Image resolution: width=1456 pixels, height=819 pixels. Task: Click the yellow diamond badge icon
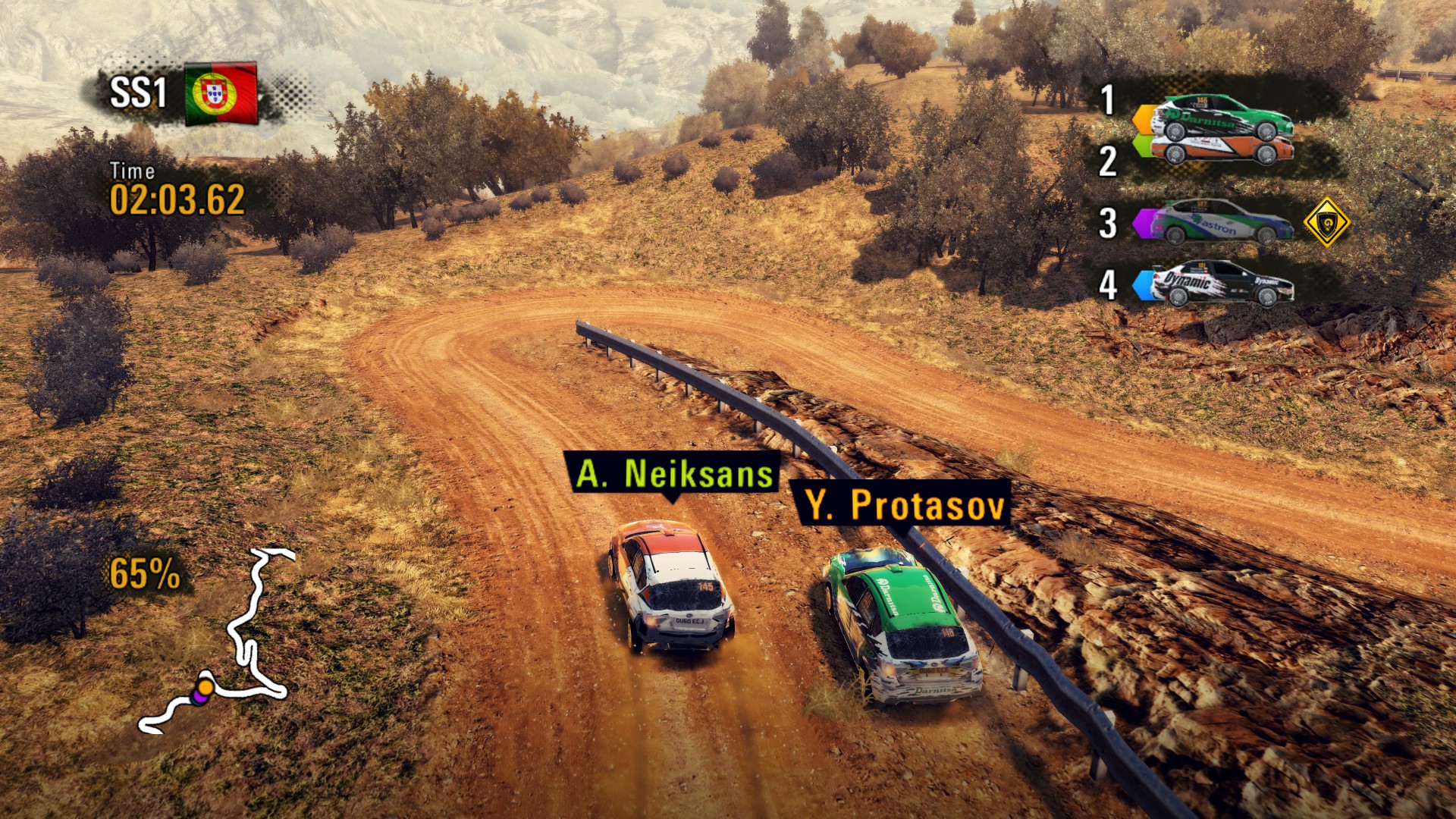(1326, 222)
